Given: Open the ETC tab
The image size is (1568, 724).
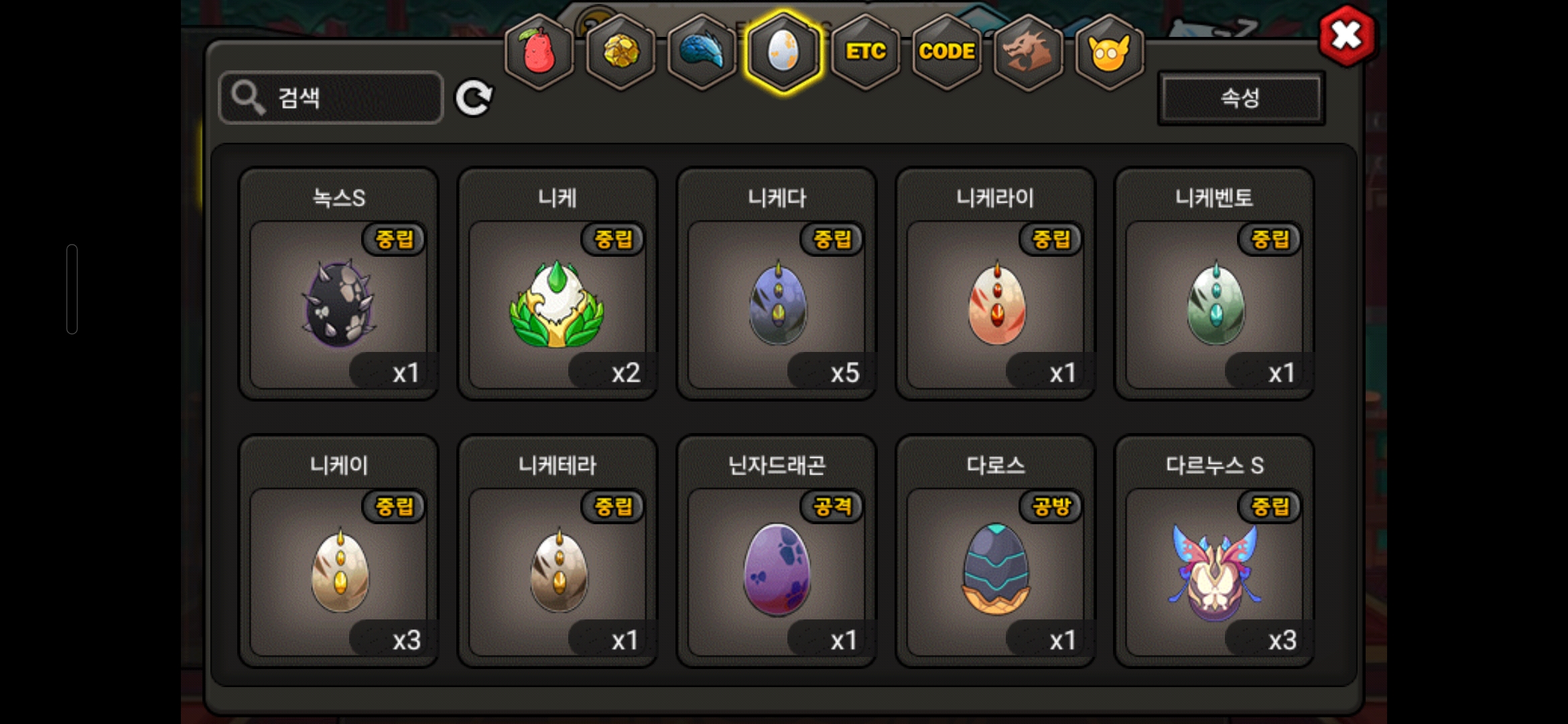Looking at the screenshot, I should click(865, 52).
